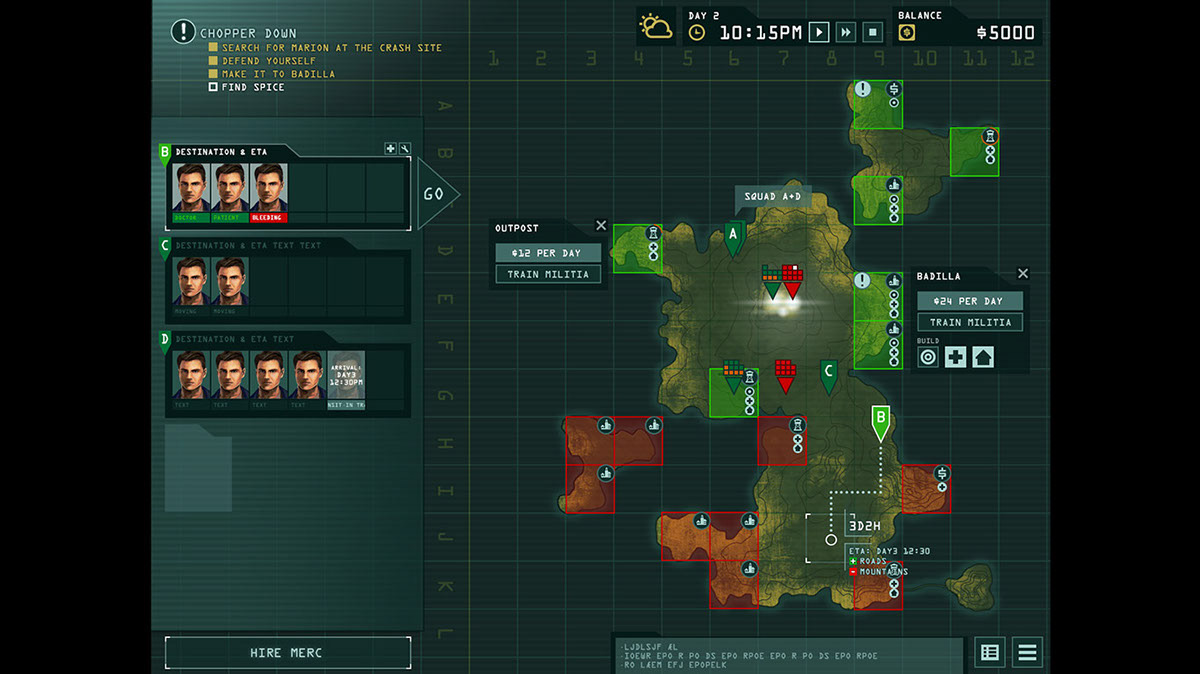Train militia in Badilla
1200x674 pixels.
pos(970,322)
